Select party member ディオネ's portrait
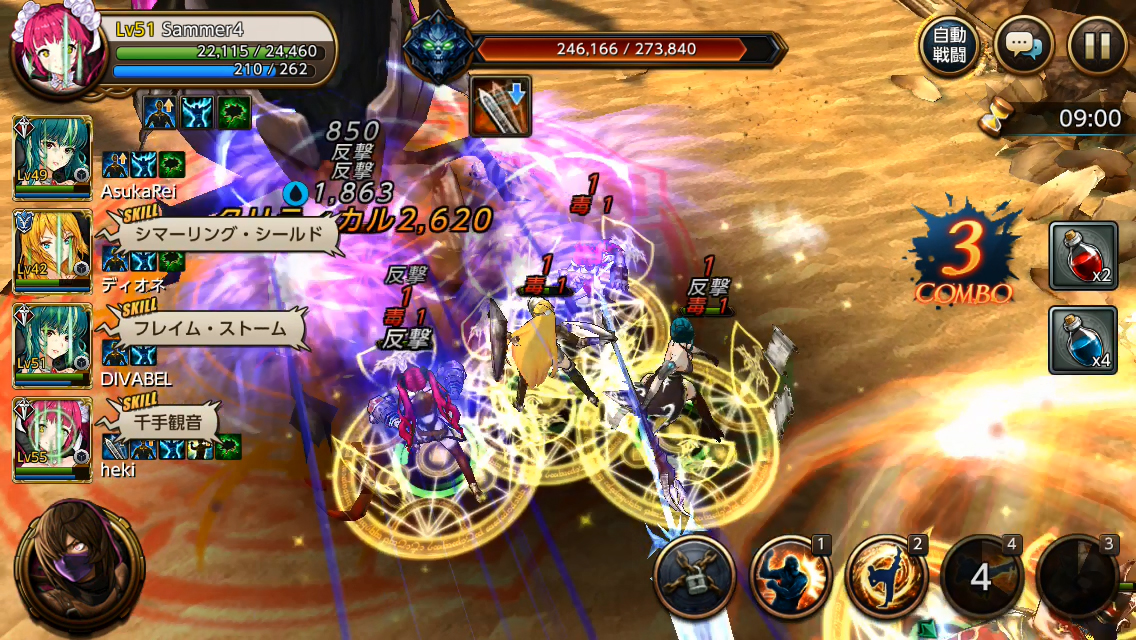1136x640 pixels. coord(52,252)
